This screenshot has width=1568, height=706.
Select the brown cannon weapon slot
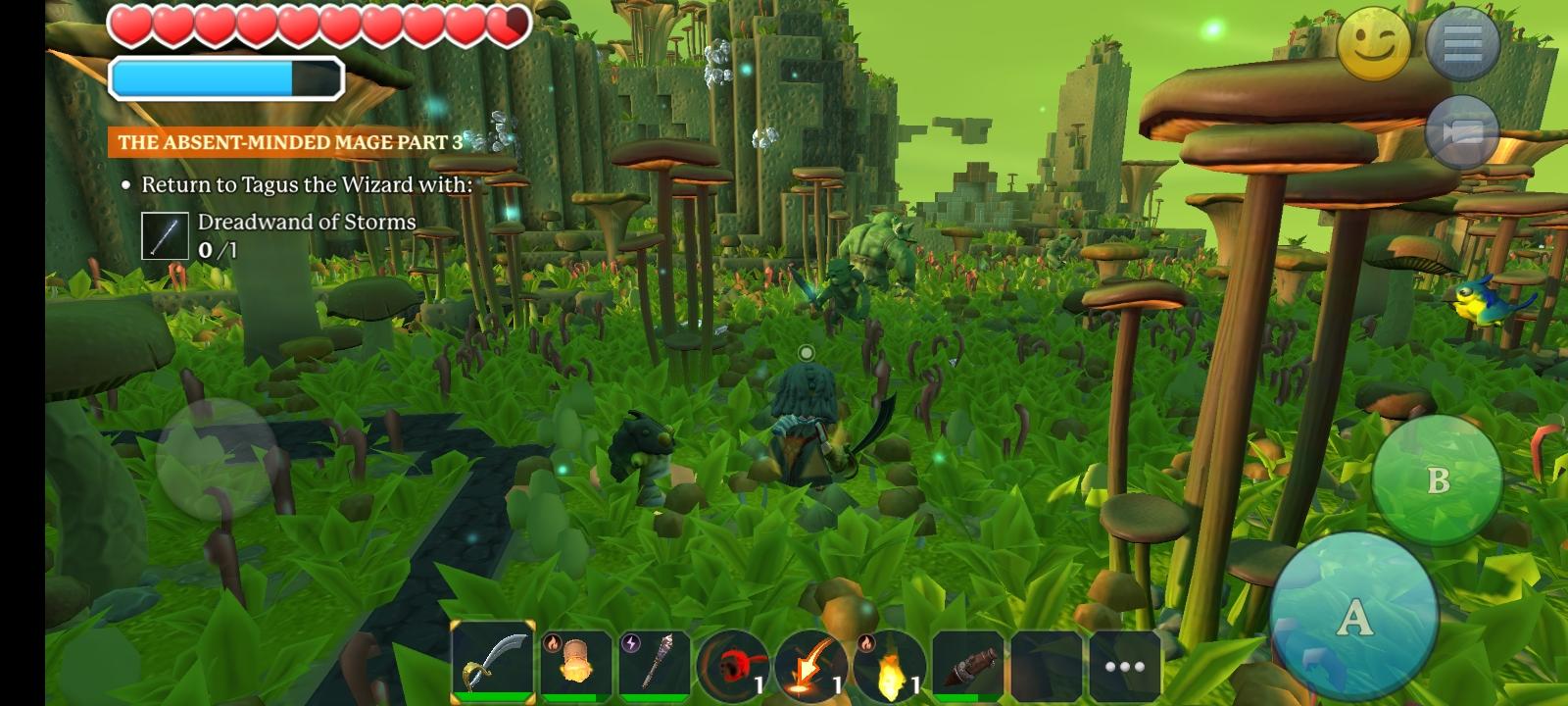click(x=968, y=665)
